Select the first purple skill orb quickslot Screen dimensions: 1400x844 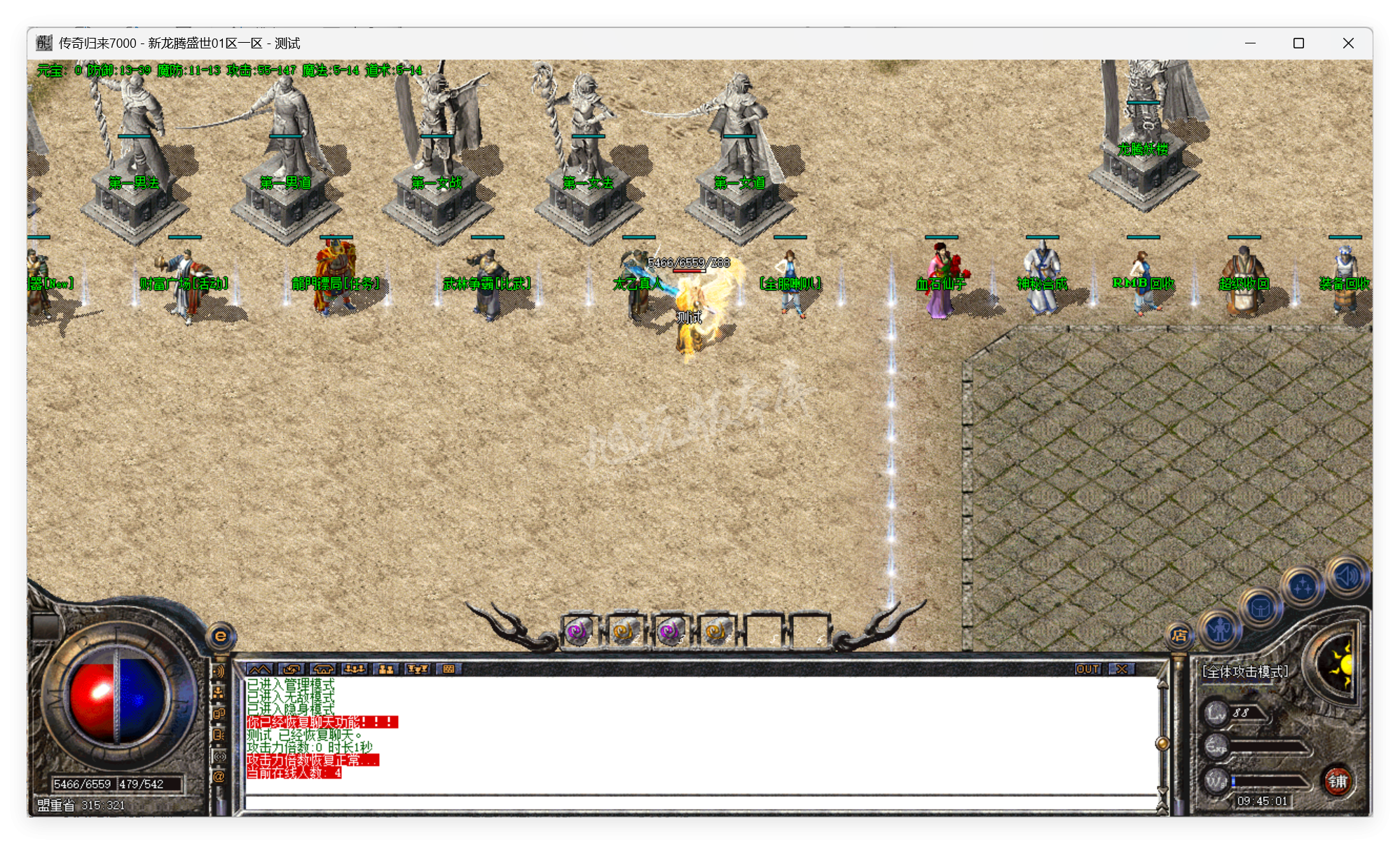579,632
